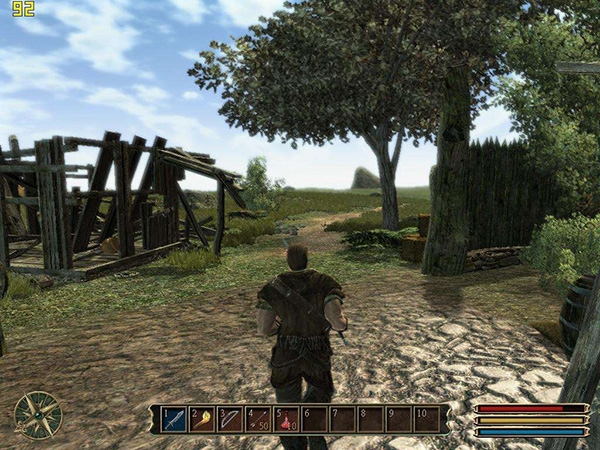Select the arrows stack in the hotbar
The image size is (600, 450).
258,418
